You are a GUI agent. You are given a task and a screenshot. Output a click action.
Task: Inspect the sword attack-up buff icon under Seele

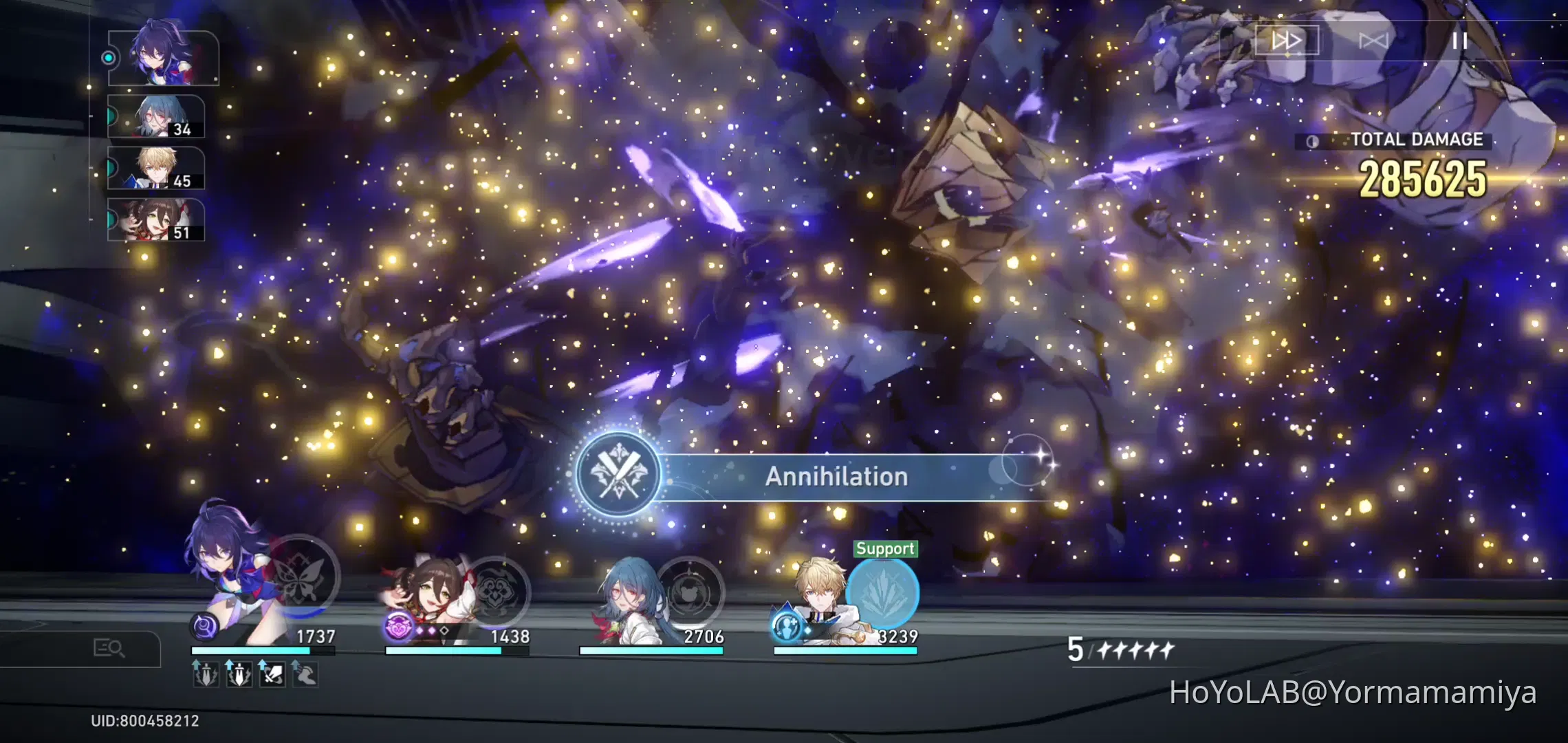206,676
